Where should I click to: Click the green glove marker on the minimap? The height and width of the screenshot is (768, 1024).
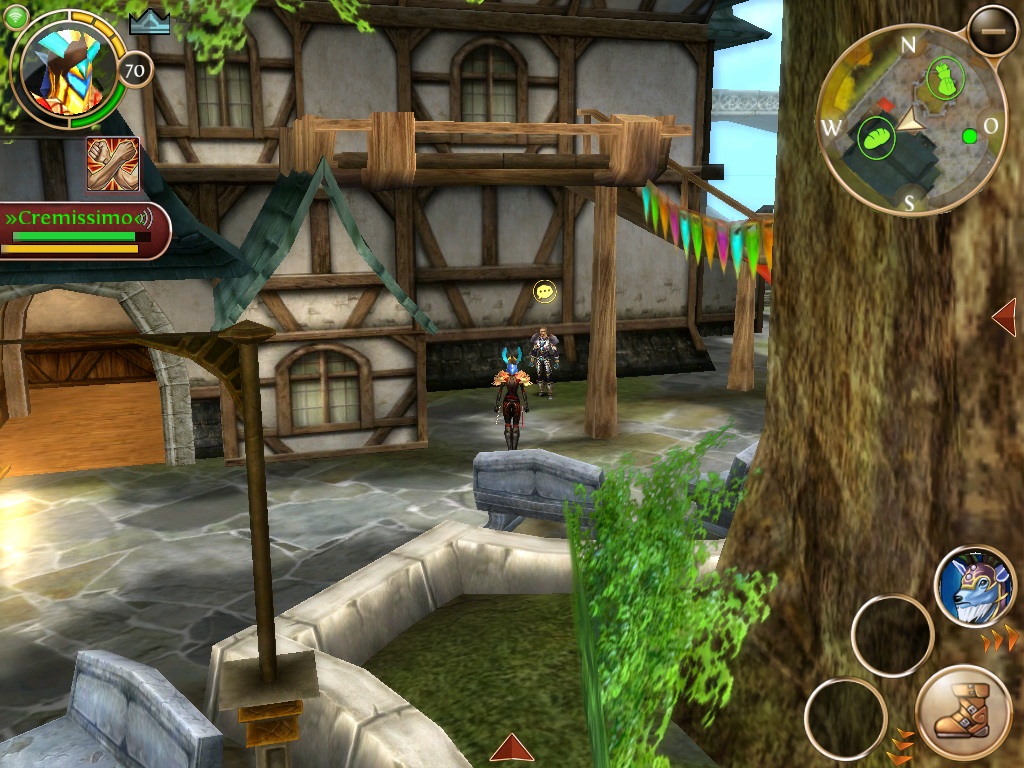[x=942, y=78]
